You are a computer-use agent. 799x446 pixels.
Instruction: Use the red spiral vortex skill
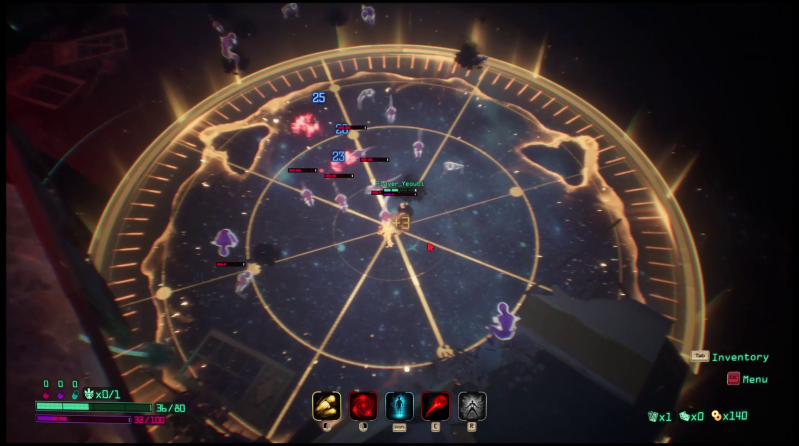363,405
